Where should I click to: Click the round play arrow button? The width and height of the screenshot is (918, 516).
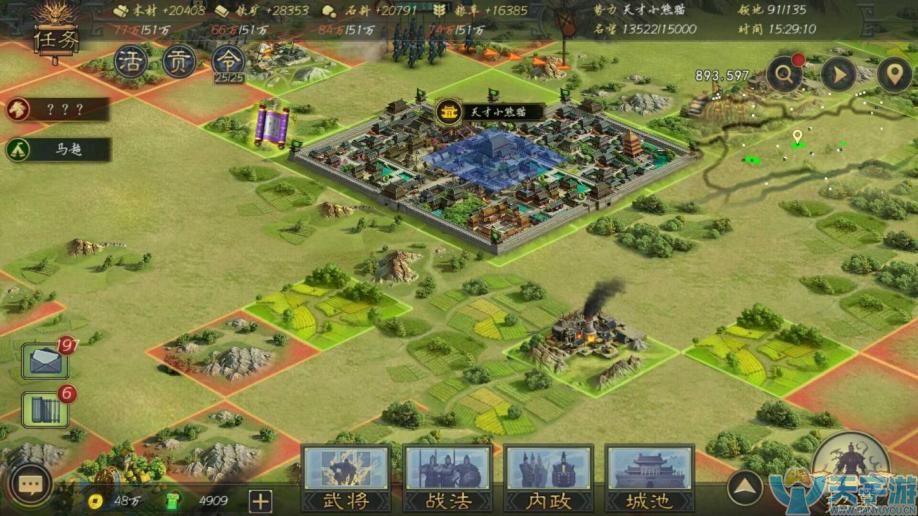click(x=838, y=74)
